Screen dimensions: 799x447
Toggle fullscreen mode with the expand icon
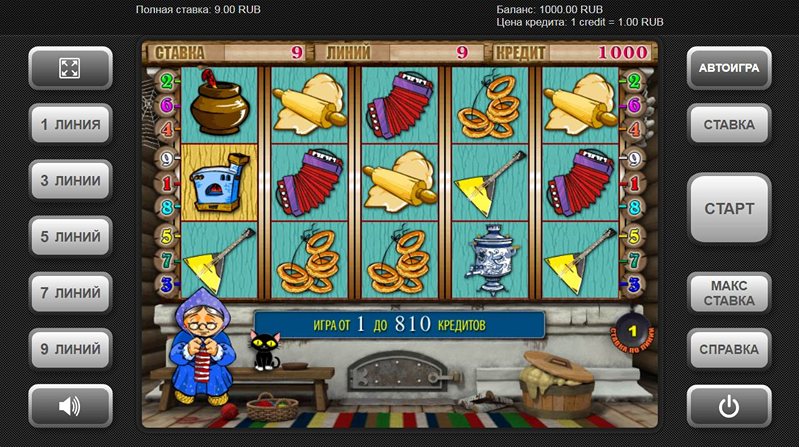point(70,68)
